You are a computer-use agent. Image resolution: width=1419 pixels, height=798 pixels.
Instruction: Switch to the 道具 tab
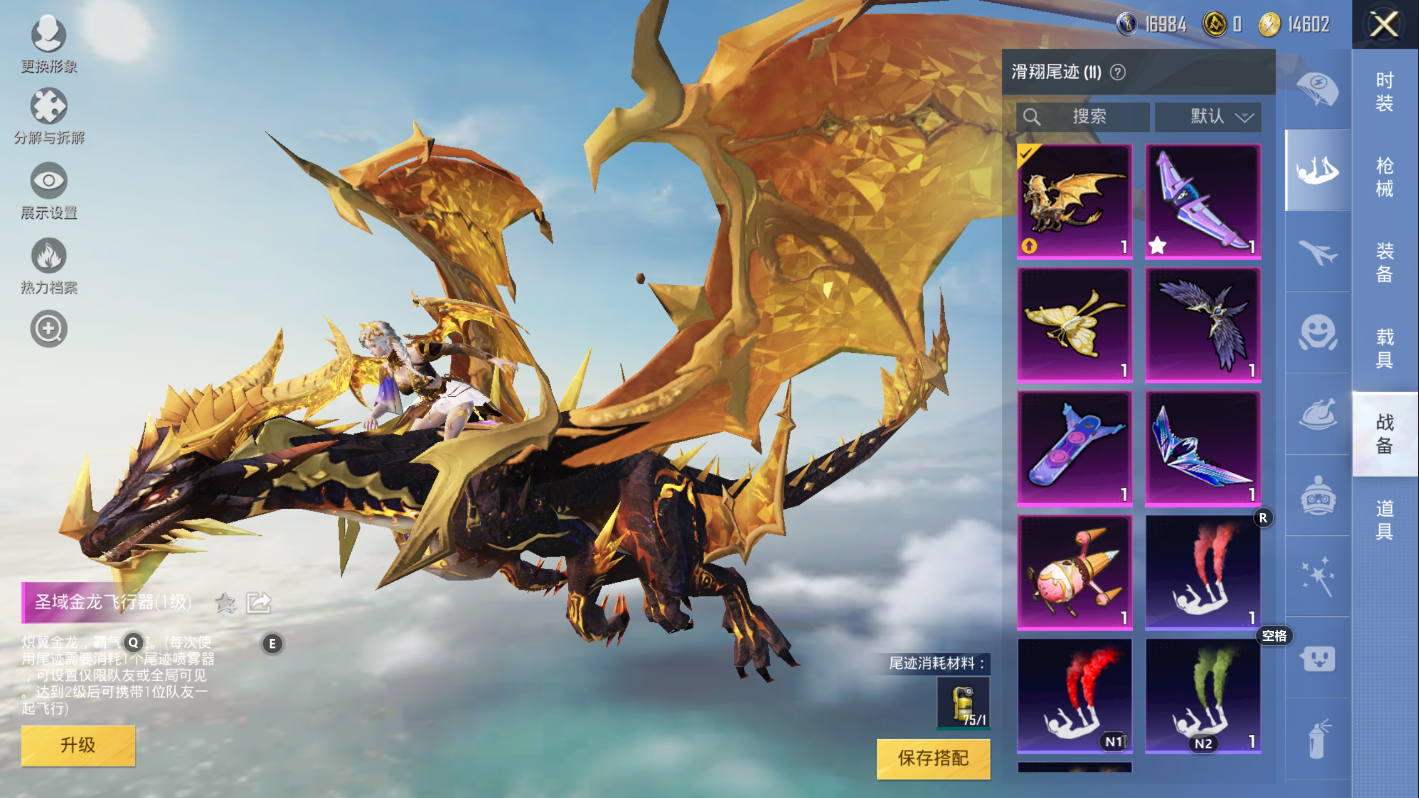[1384, 520]
